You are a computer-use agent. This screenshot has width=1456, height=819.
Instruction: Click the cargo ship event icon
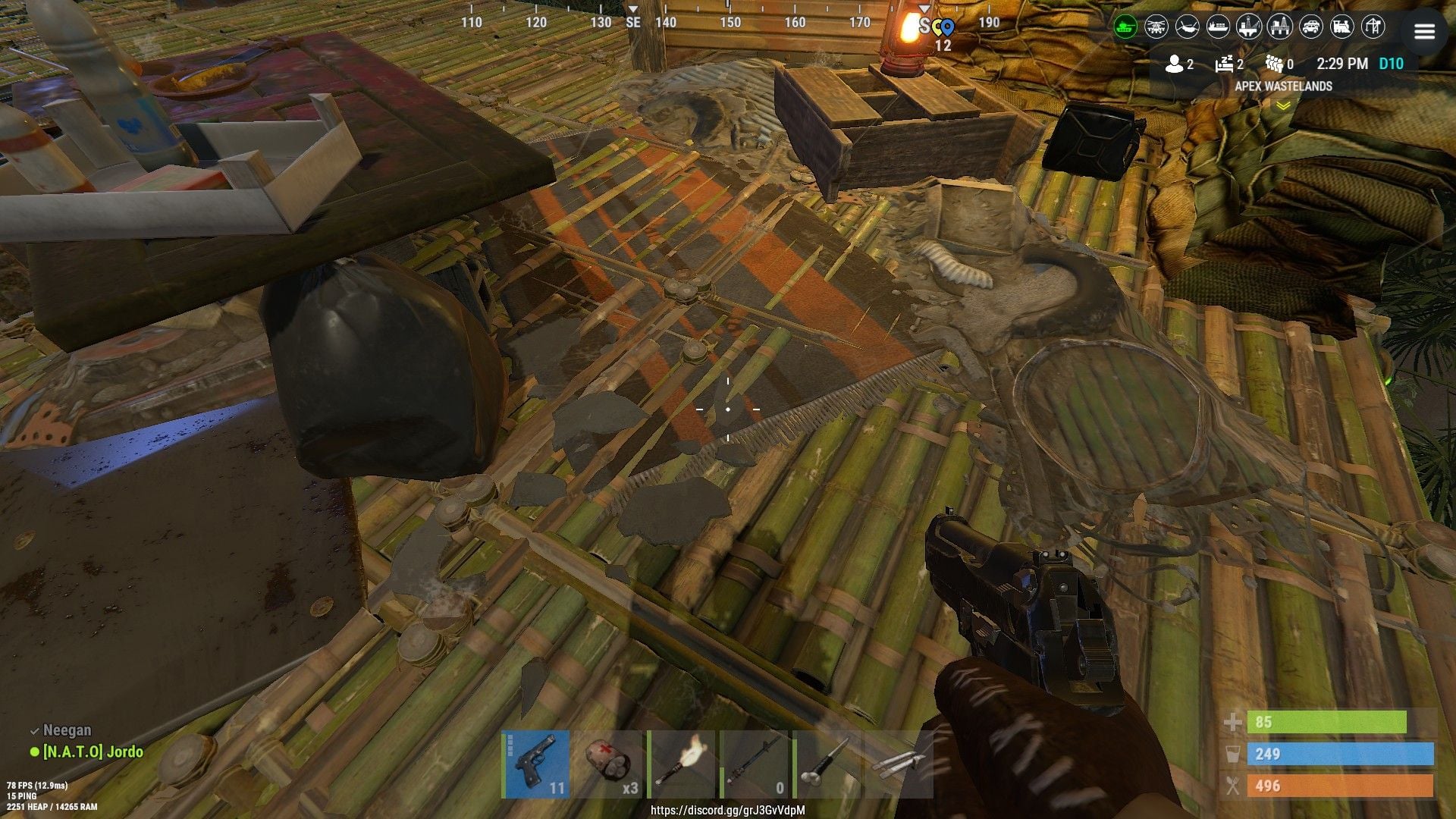[1218, 27]
